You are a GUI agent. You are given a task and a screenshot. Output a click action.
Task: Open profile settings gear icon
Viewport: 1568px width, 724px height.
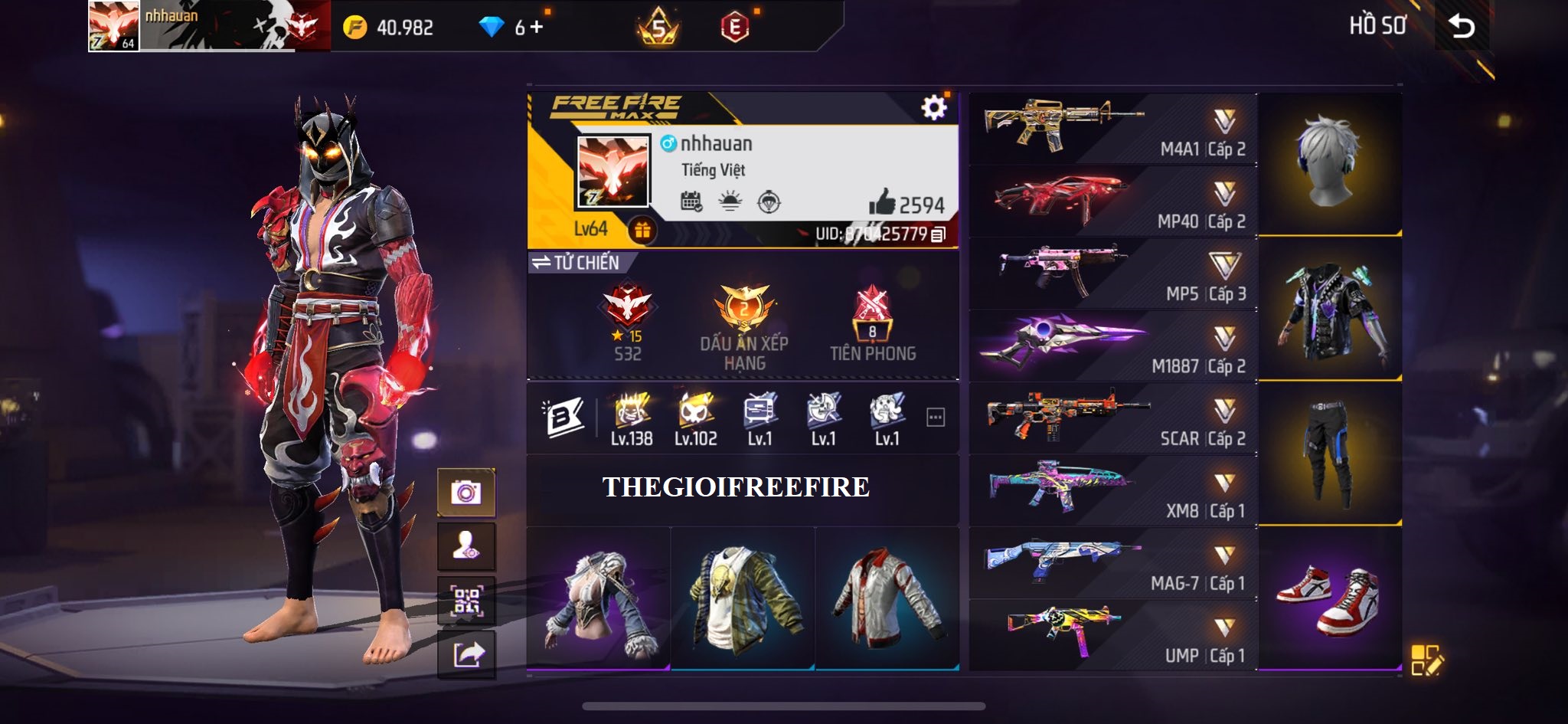933,107
